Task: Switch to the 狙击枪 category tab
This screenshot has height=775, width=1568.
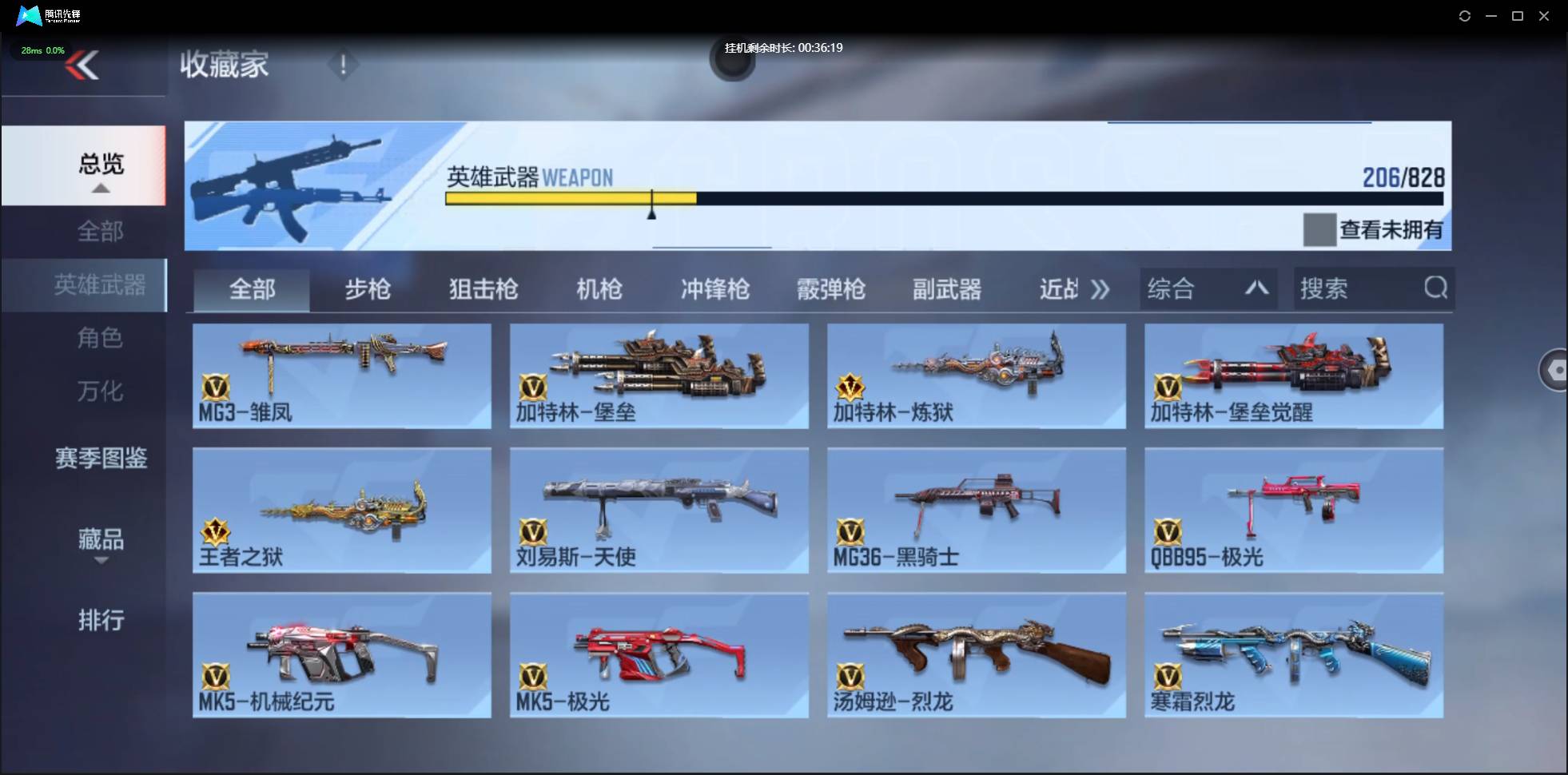Action: click(x=482, y=289)
